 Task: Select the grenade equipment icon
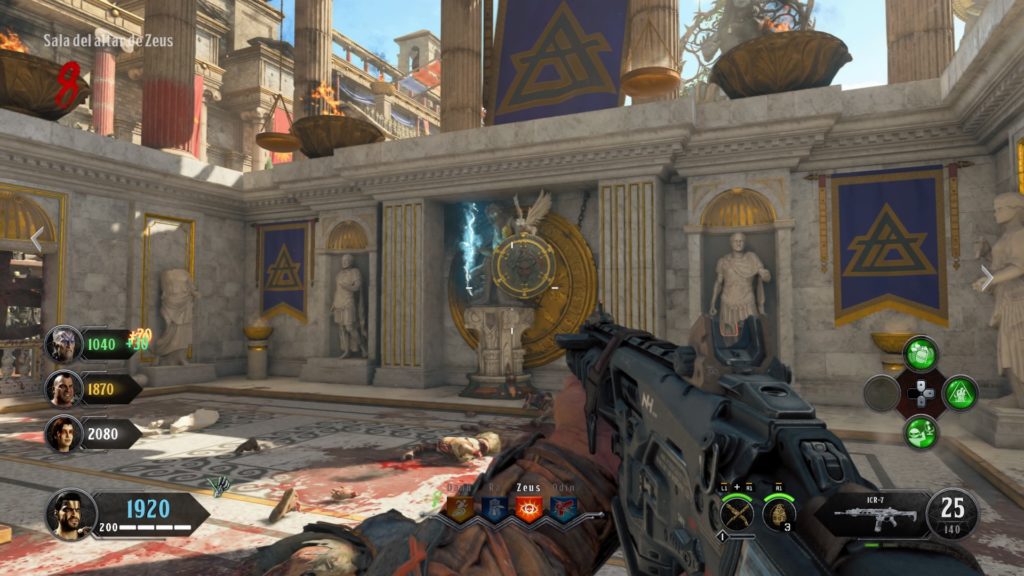point(778,513)
